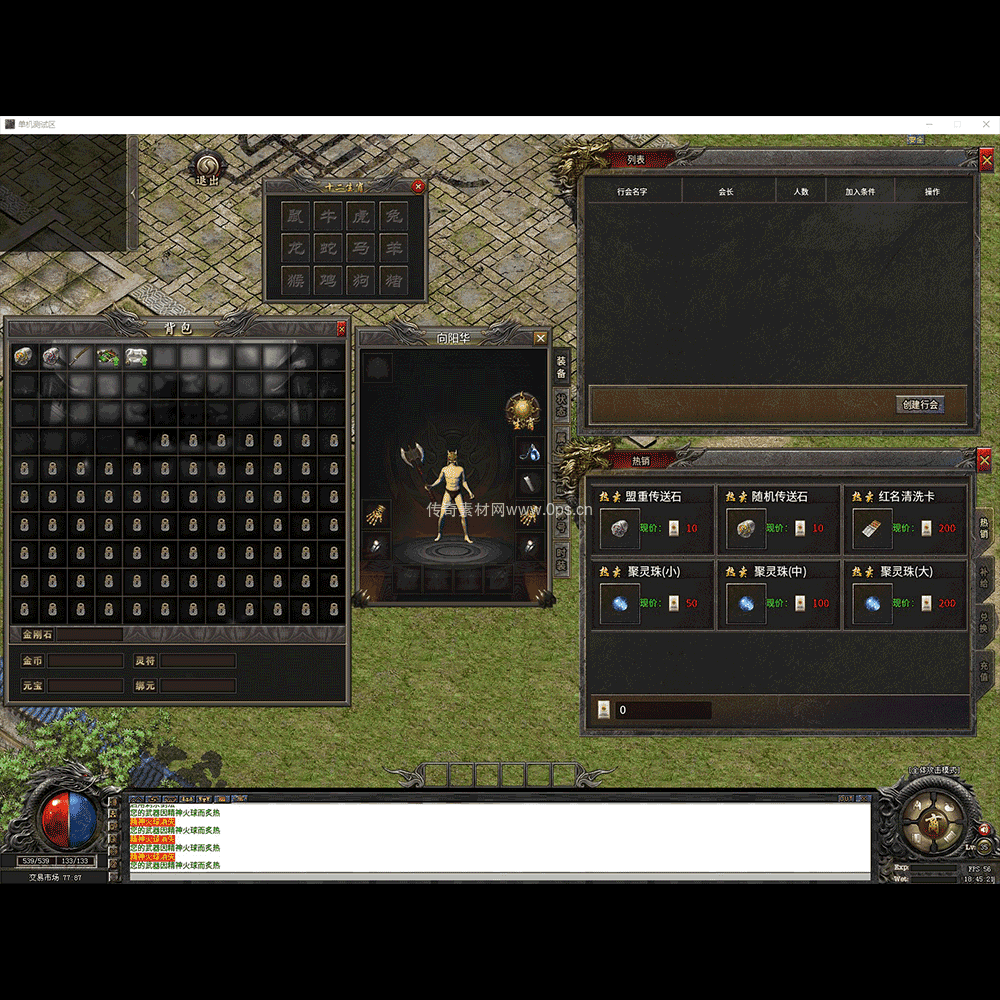This screenshot has height=1000, width=1000.
Task: Choose the 聚灵珠(中) shop item
Action: (x=745, y=604)
